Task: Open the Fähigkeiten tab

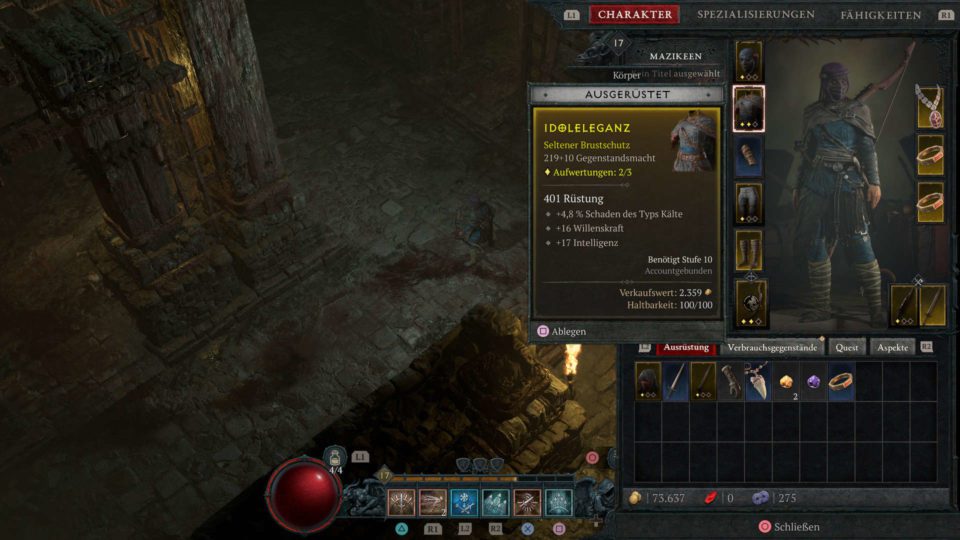Action: [880, 15]
